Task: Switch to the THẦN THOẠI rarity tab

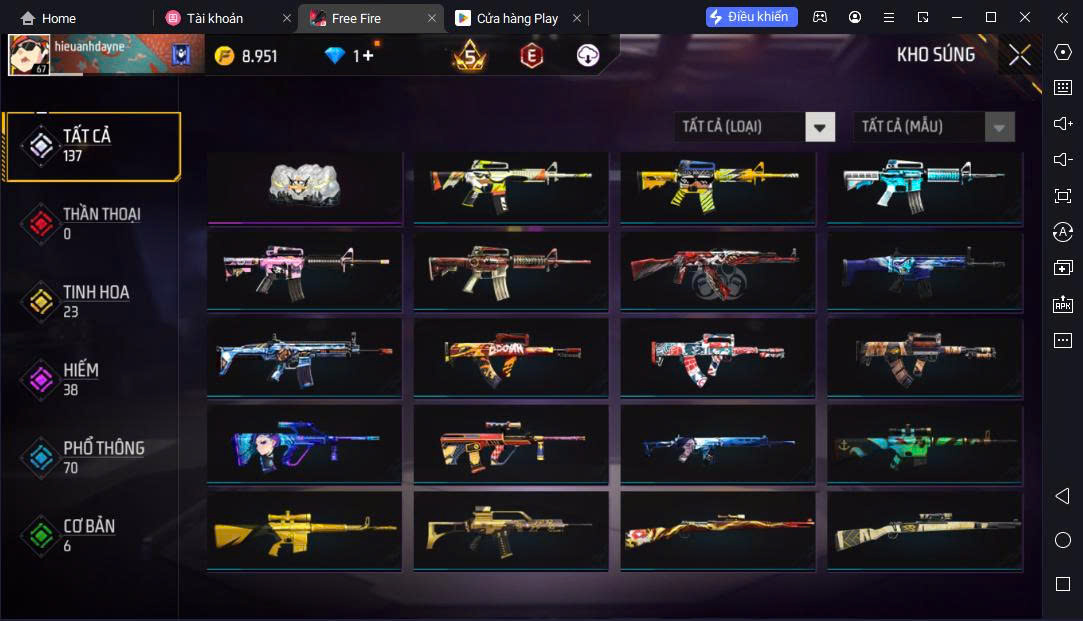Action: click(92, 223)
